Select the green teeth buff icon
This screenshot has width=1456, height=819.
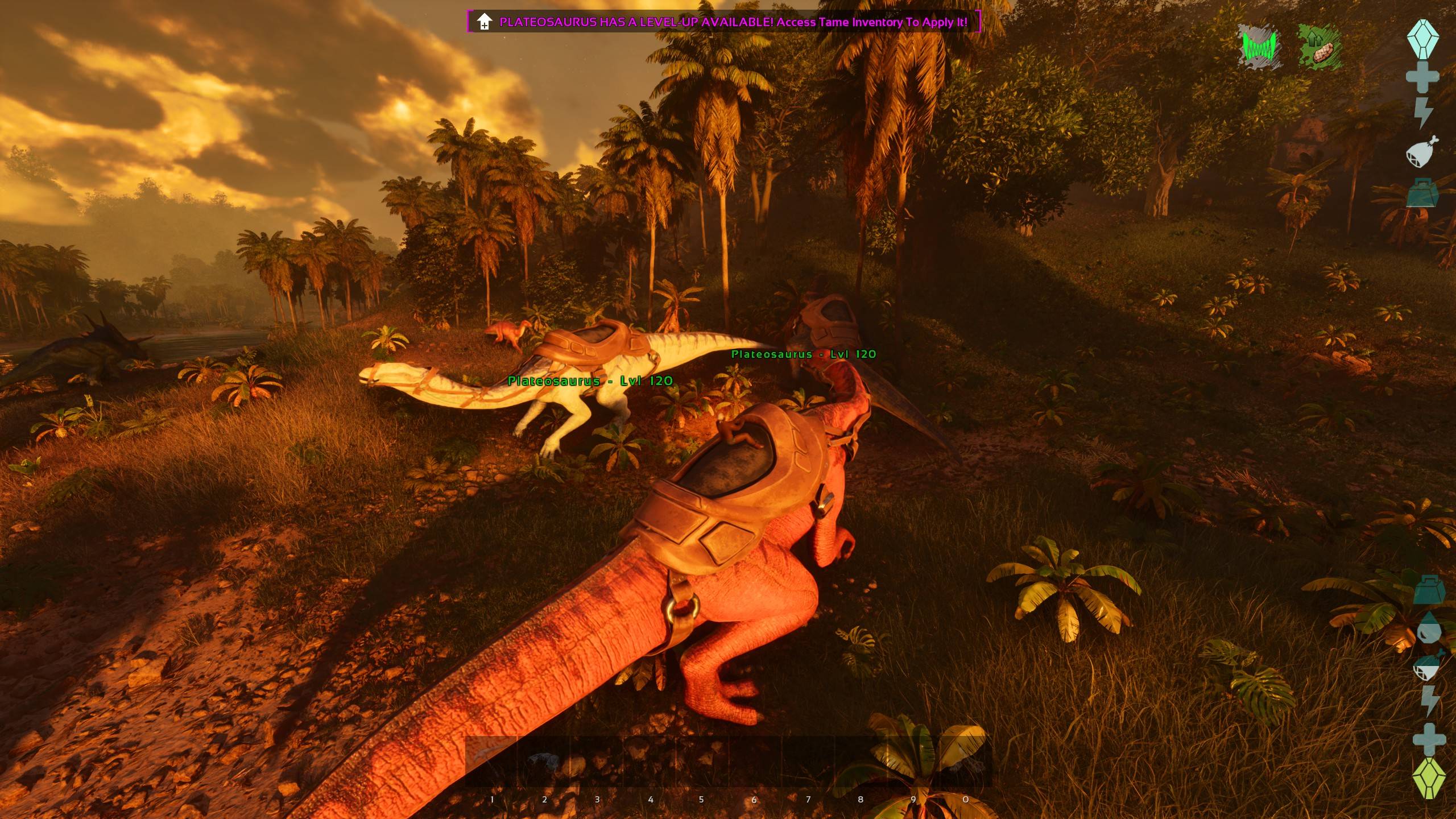point(1260,47)
